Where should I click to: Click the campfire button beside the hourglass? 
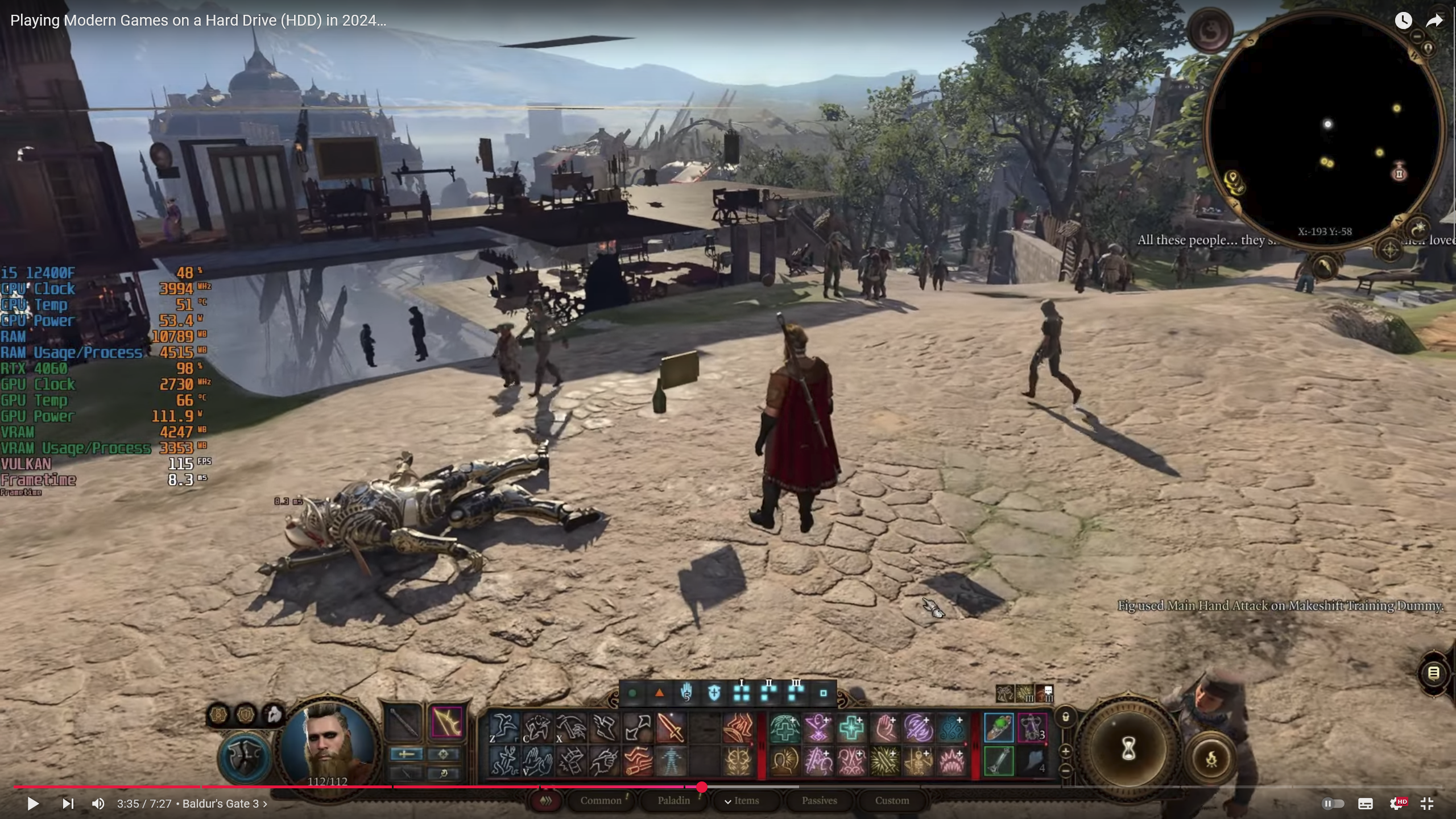tap(1211, 759)
